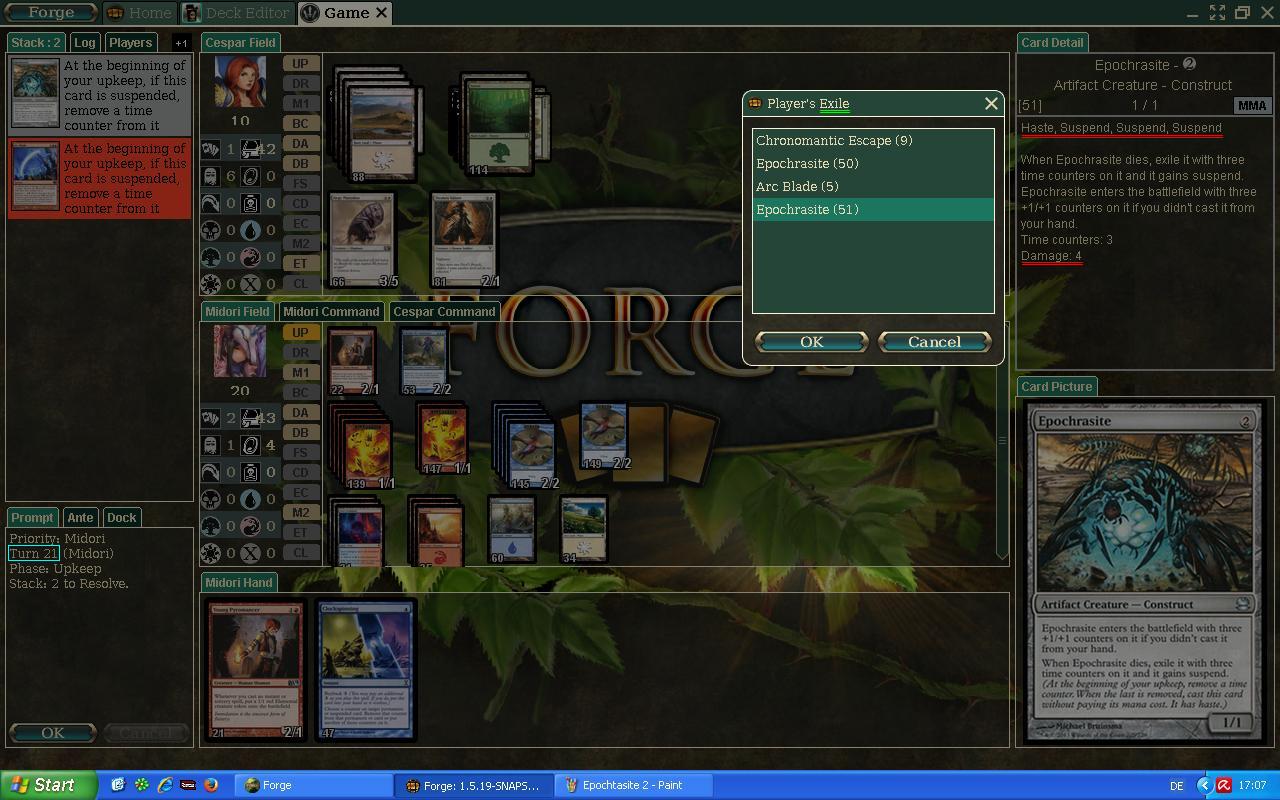Cancel the Player's Exile dialog
Viewport: 1280px width, 800px height.
click(934, 342)
